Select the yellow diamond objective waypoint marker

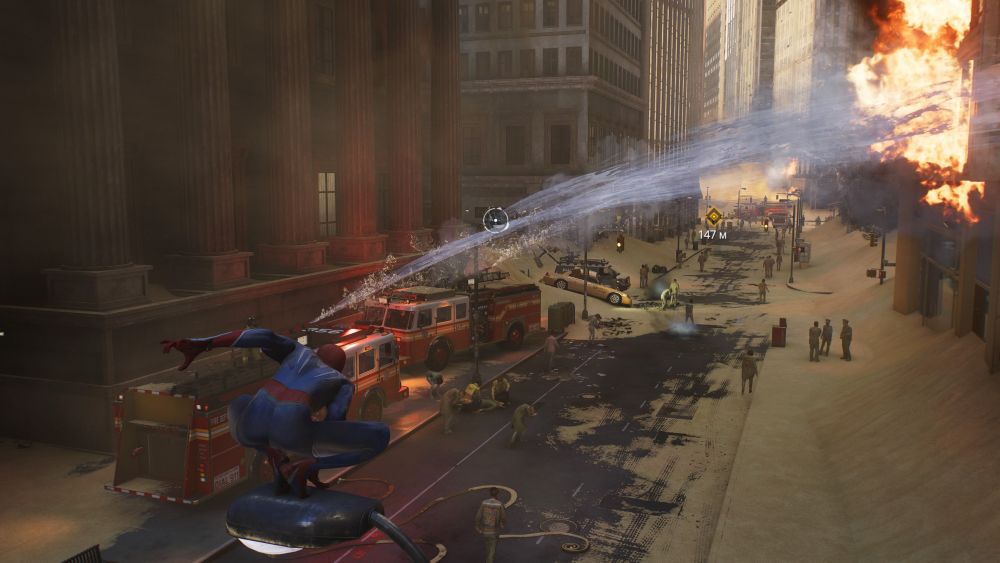[713, 216]
